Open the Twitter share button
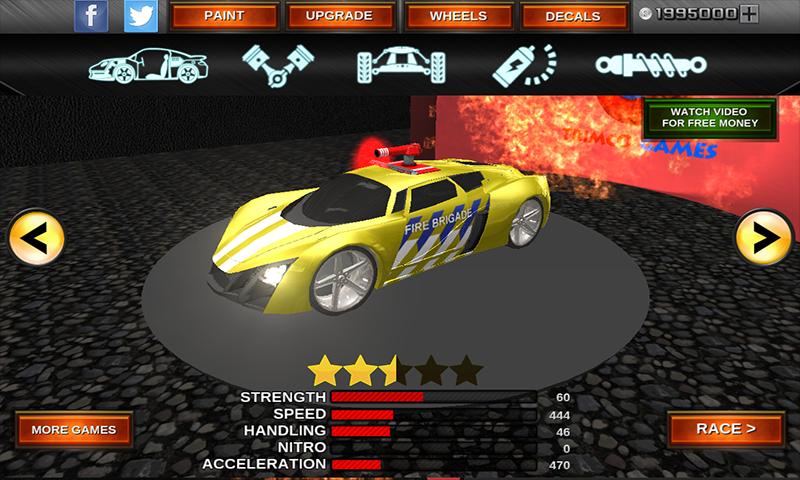This screenshot has height=480, width=800. pyautogui.click(x=141, y=15)
